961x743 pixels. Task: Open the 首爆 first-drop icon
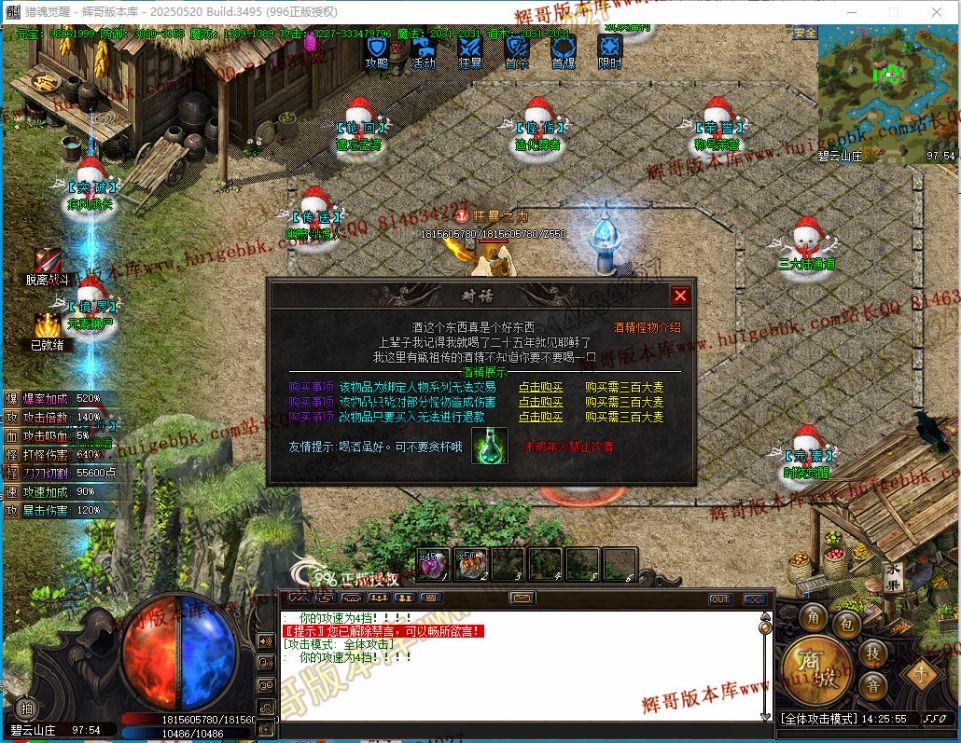[563, 49]
